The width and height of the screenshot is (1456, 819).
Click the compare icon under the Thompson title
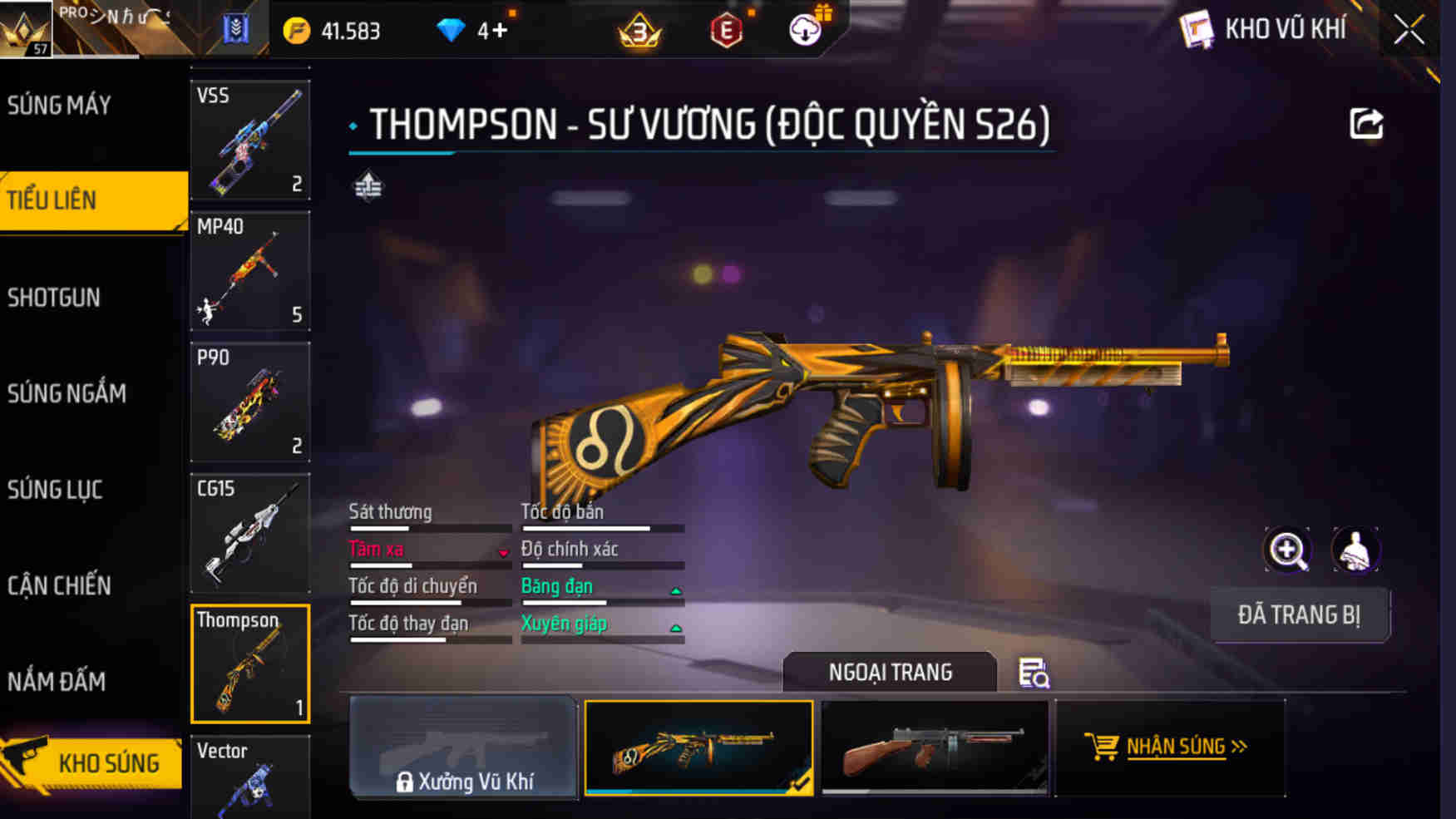coord(368,185)
